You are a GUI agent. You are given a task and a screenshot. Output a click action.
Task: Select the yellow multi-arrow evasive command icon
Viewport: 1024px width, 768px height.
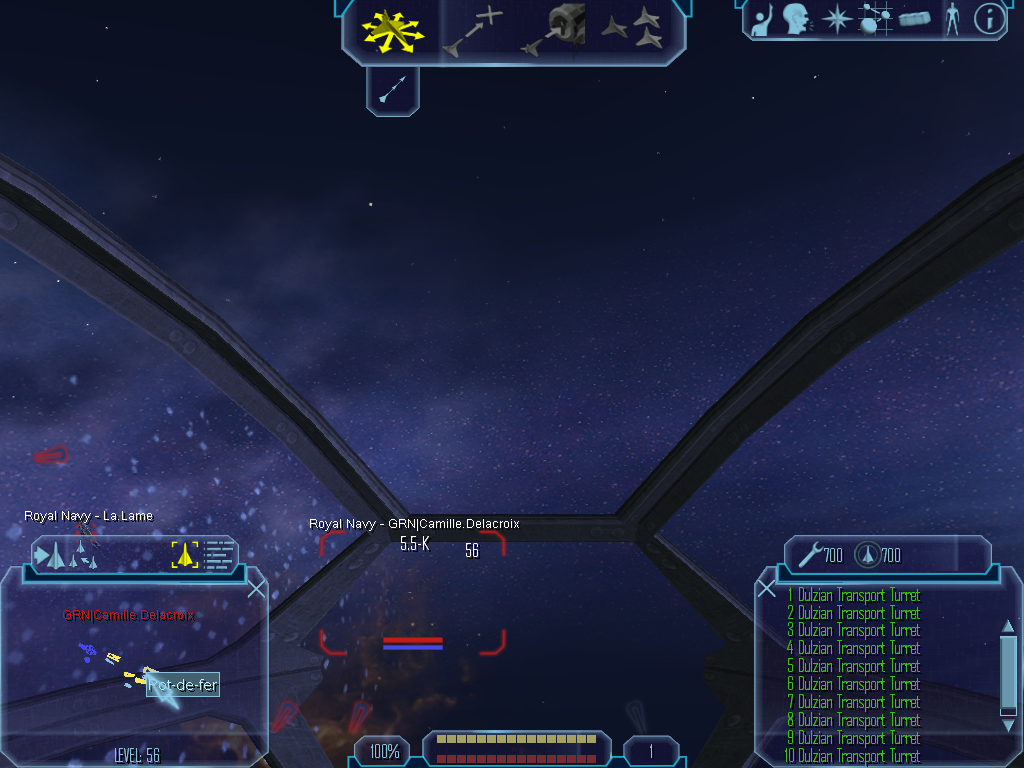coord(392,31)
